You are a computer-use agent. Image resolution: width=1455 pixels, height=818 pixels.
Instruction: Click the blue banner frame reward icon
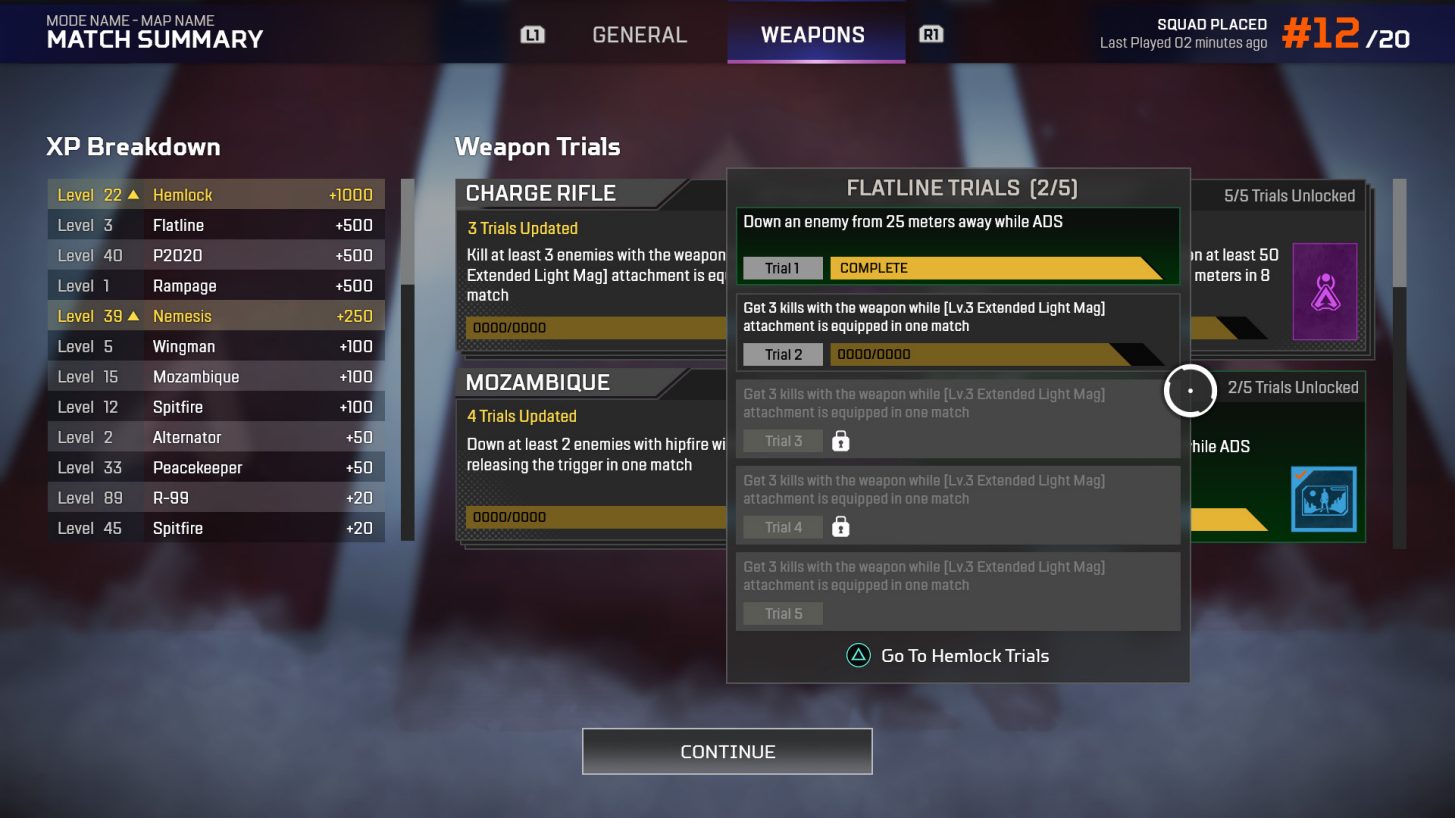pos(1323,499)
